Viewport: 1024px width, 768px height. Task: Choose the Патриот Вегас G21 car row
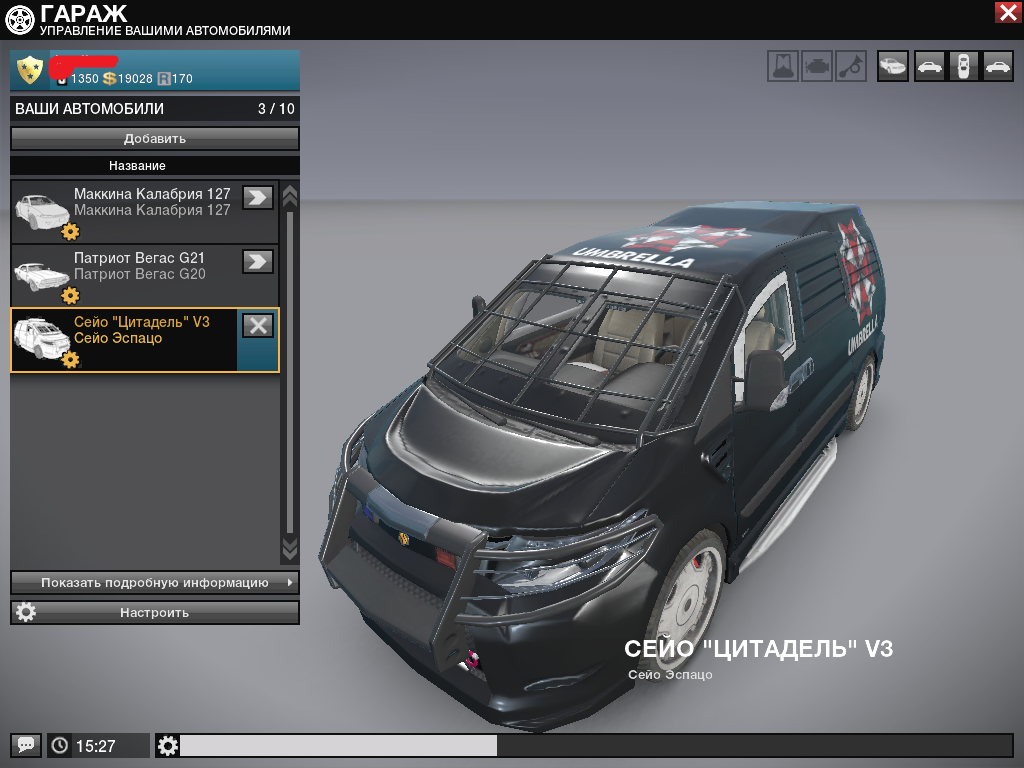(x=140, y=275)
